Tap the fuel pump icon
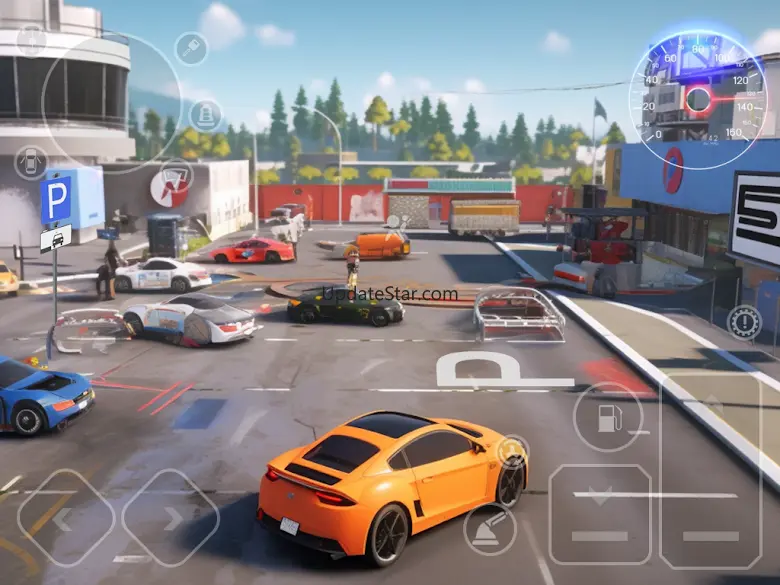 point(608,417)
